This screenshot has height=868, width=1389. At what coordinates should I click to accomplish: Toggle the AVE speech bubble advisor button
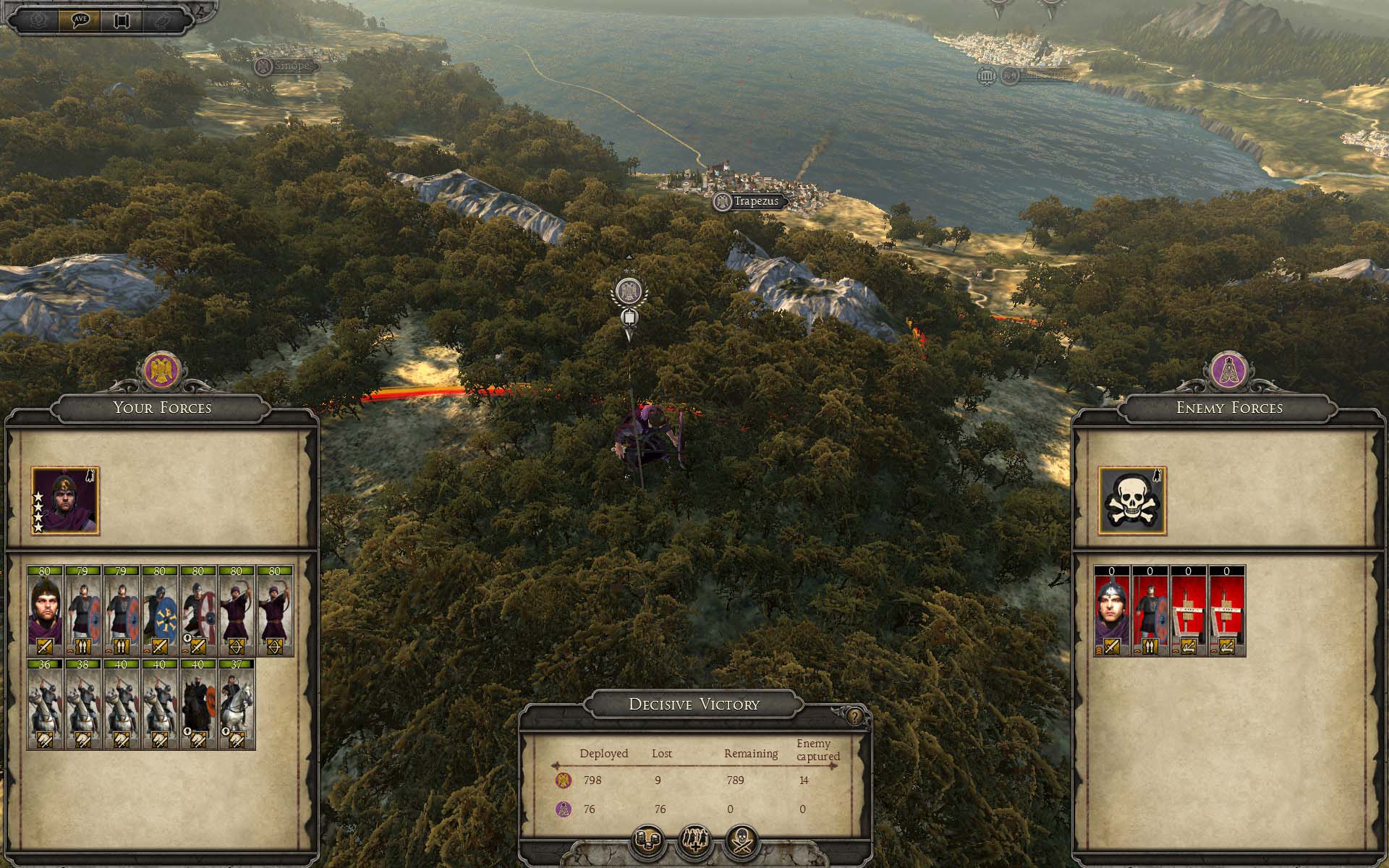(80, 20)
